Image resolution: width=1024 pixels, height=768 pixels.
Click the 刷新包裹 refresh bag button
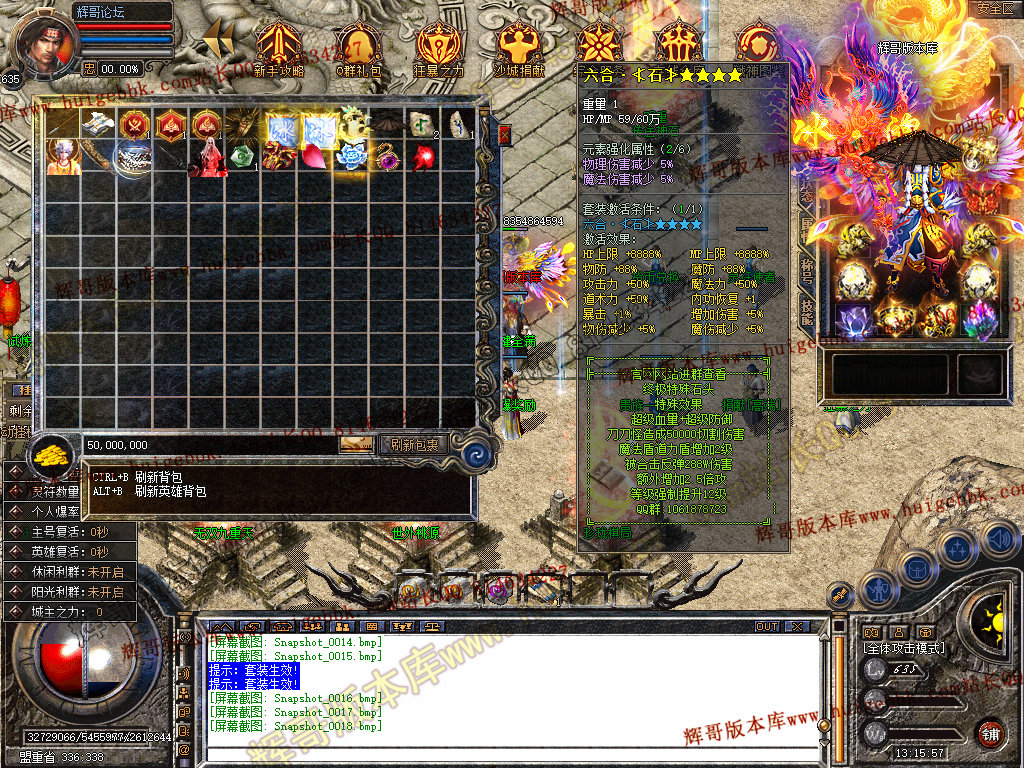[413, 444]
